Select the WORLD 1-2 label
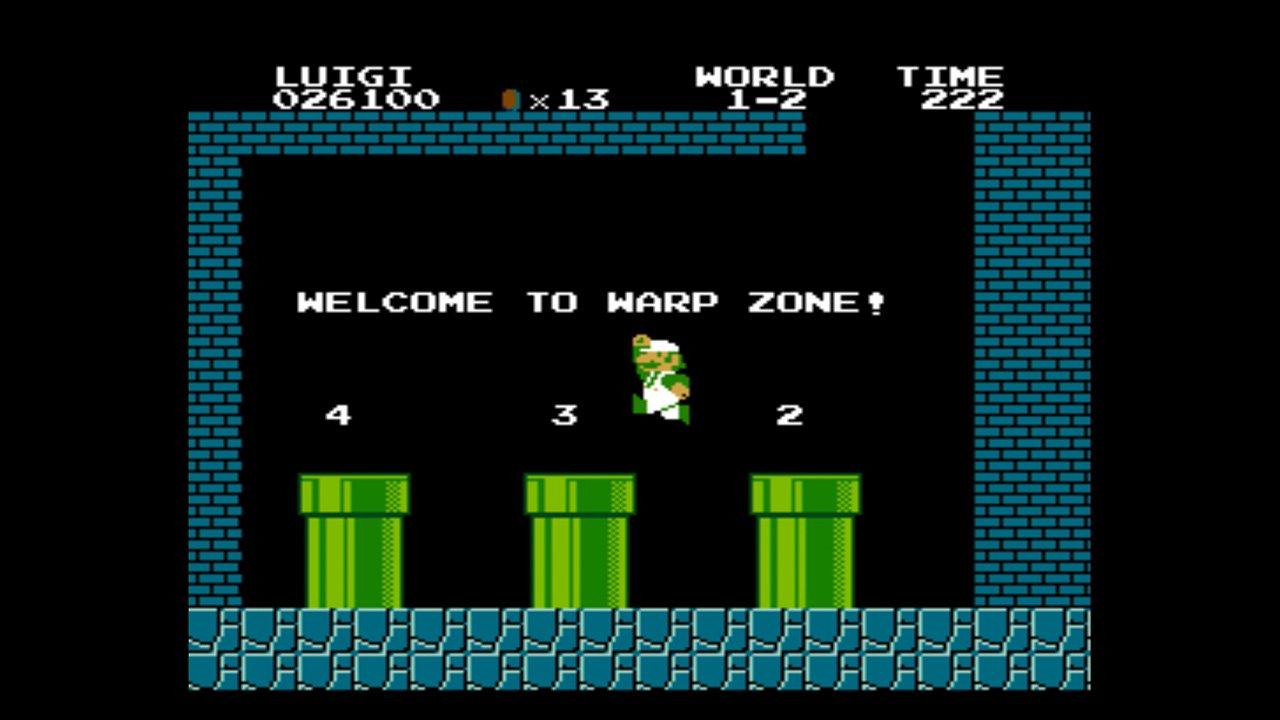The height and width of the screenshot is (720, 1280). [x=766, y=88]
